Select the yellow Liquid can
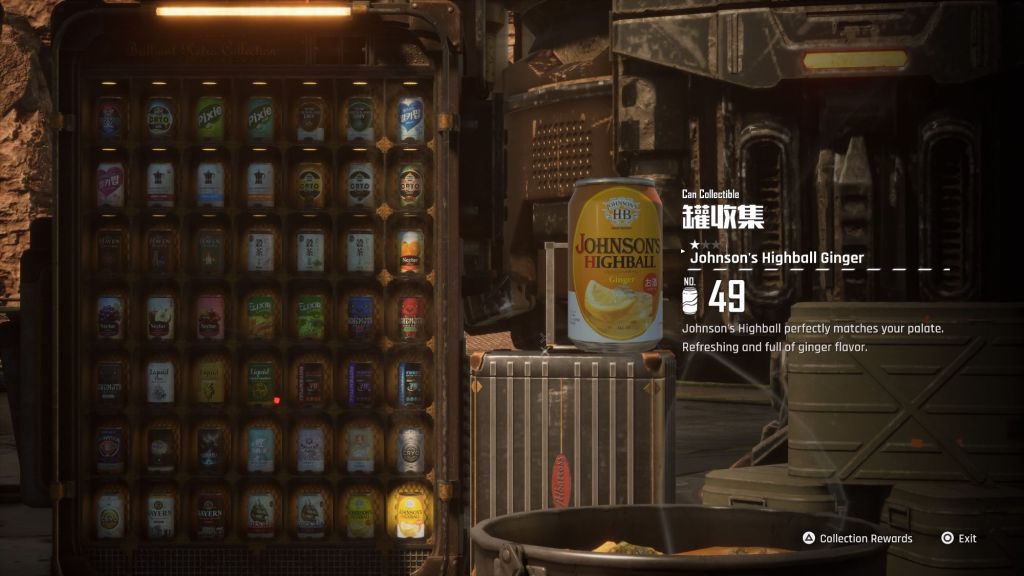The height and width of the screenshot is (576, 1024). pyautogui.click(x=210, y=383)
